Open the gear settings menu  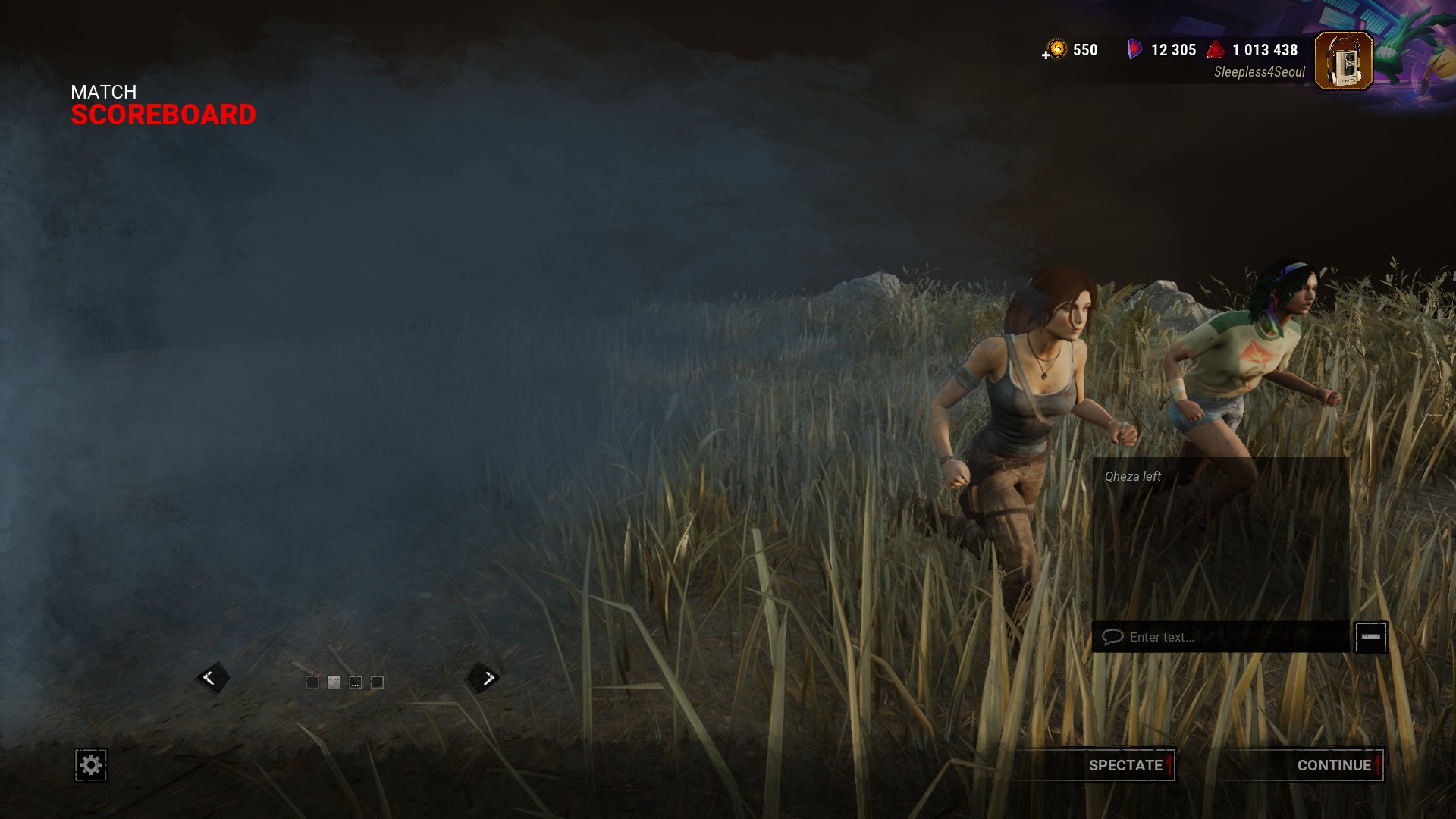click(x=91, y=765)
